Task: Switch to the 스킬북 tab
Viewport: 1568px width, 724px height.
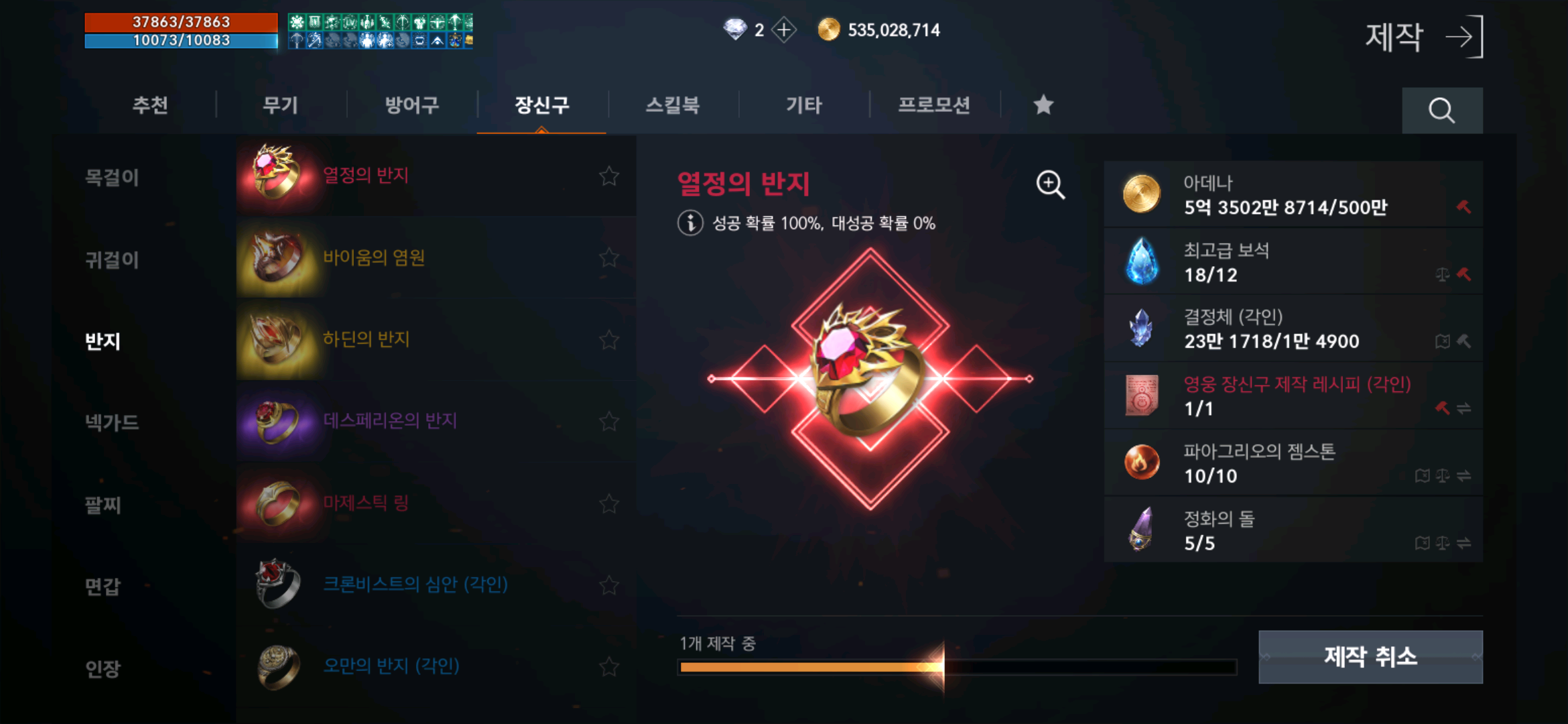Action: (x=673, y=105)
